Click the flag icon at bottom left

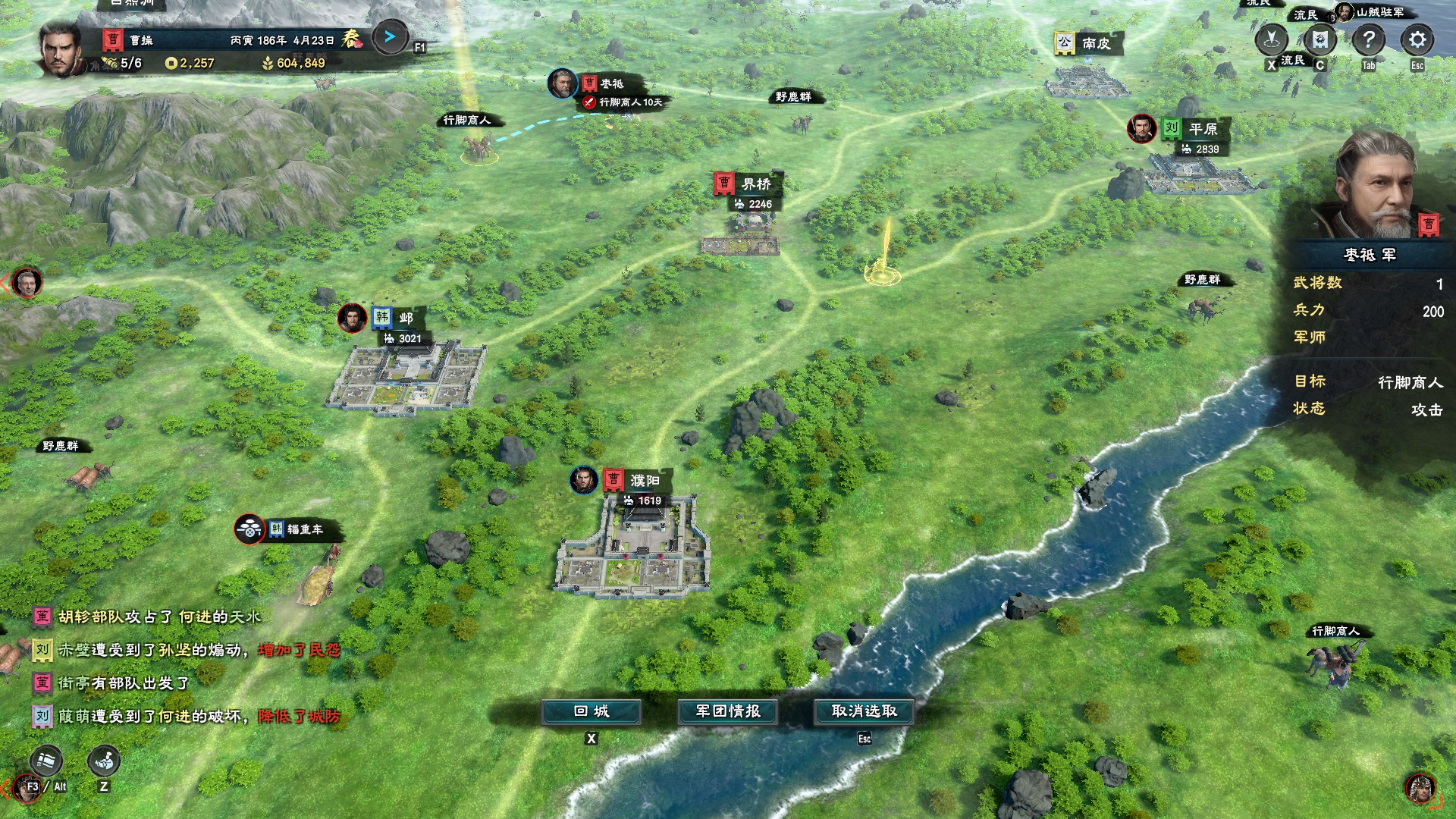click(x=46, y=761)
